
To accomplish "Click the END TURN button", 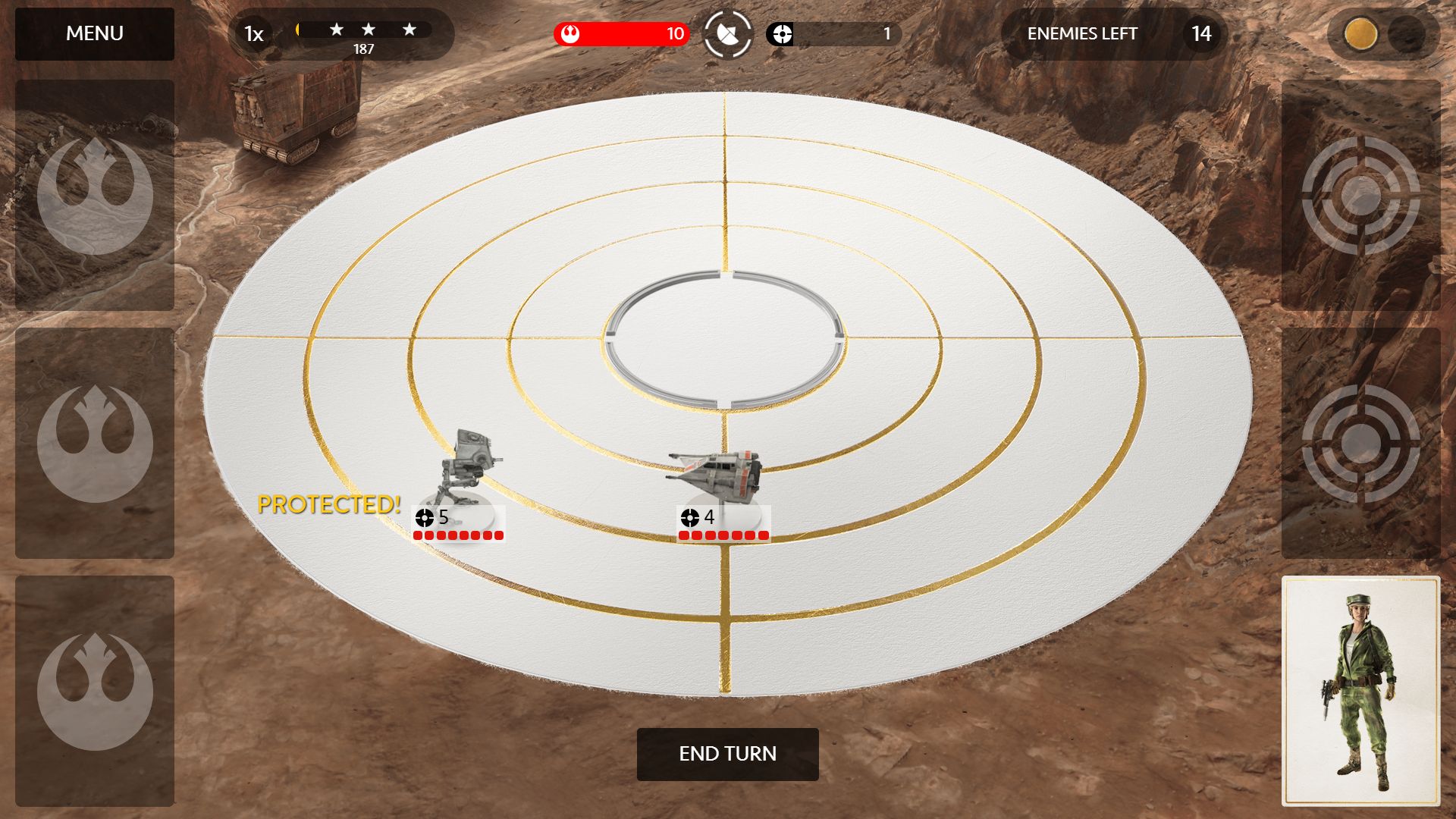I will point(727,754).
